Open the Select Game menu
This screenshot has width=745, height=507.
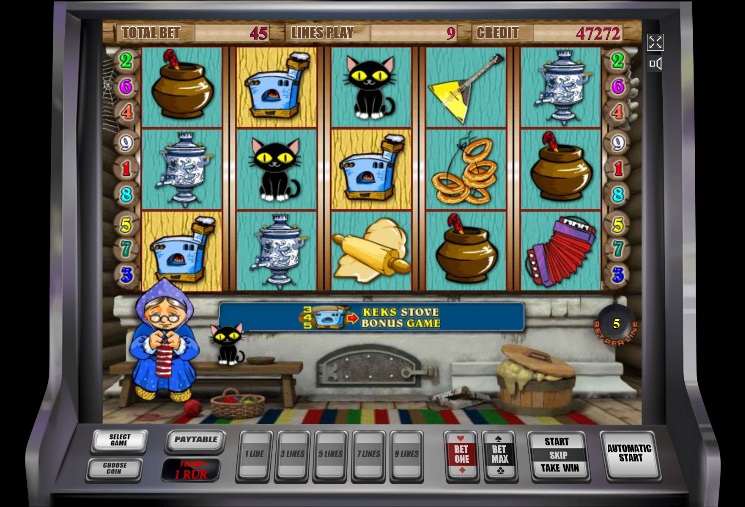(x=119, y=440)
